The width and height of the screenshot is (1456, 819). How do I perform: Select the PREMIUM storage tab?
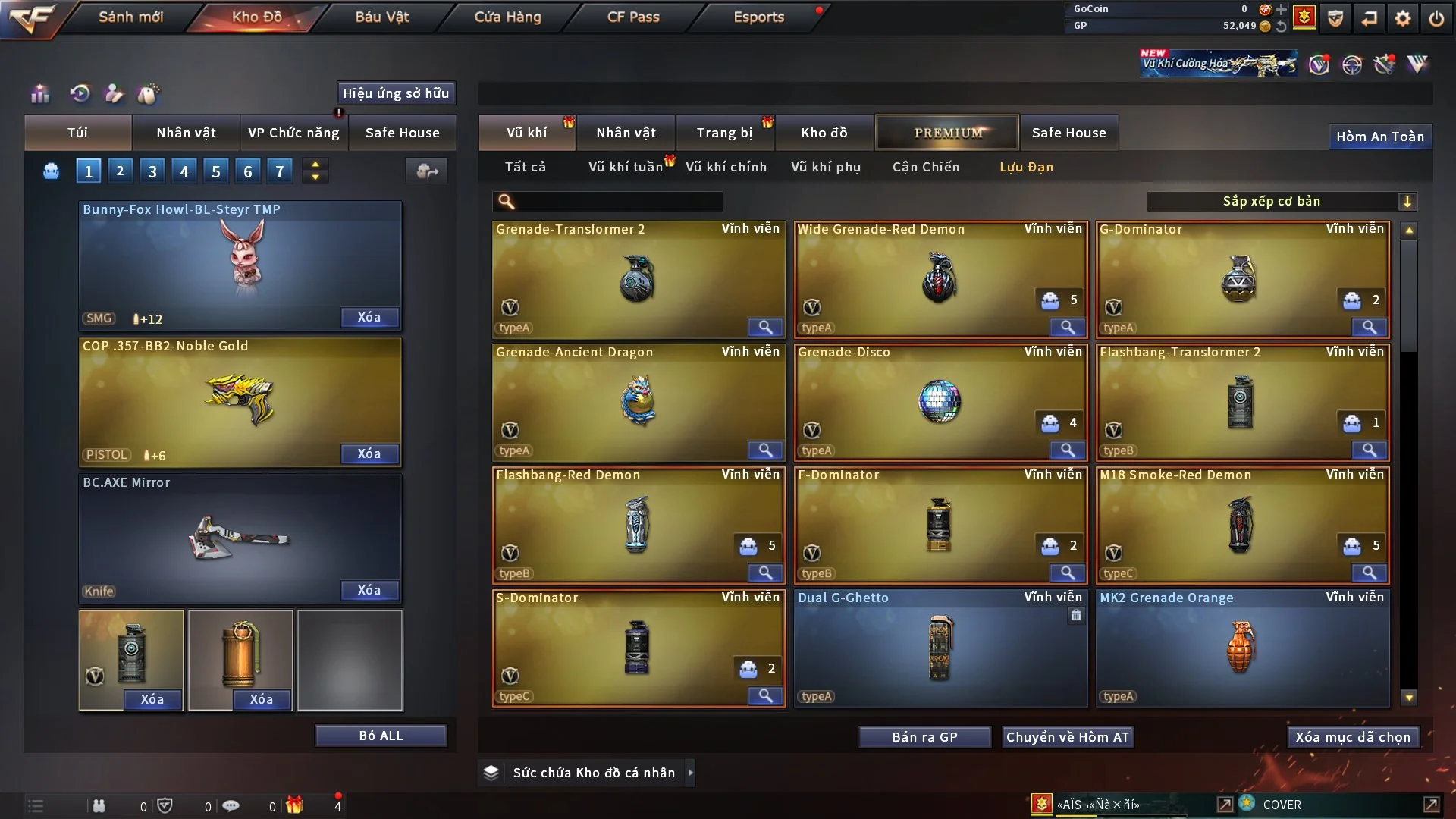(947, 133)
